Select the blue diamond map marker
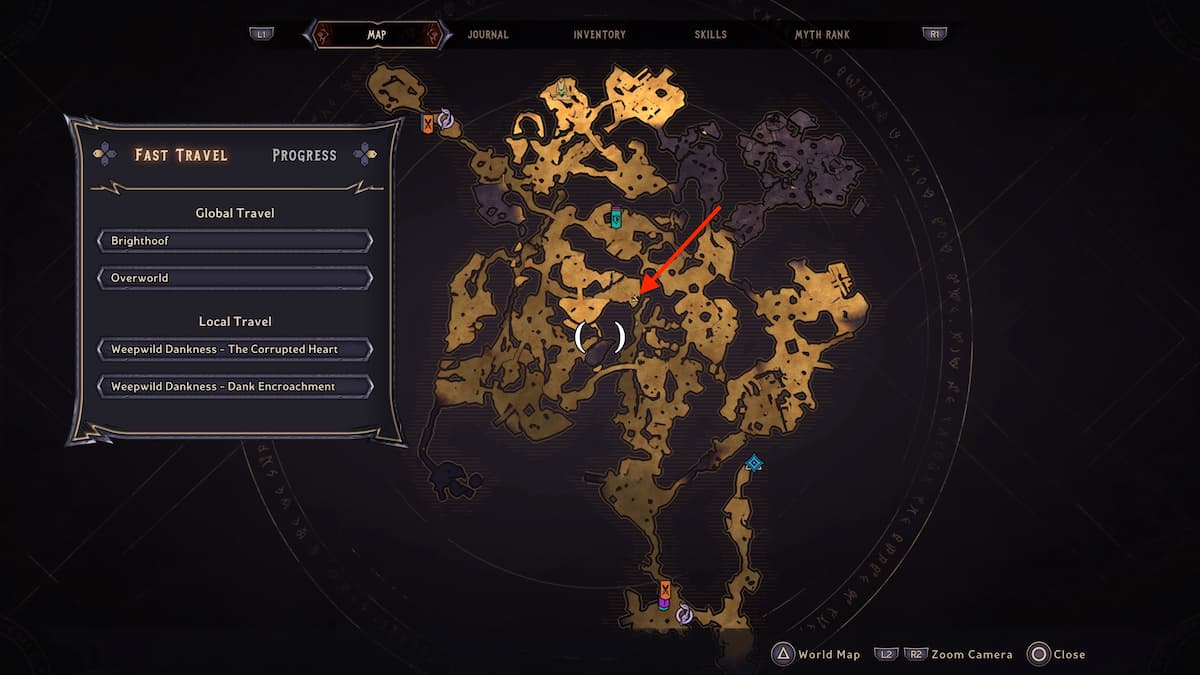1200x675 pixels. (754, 463)
